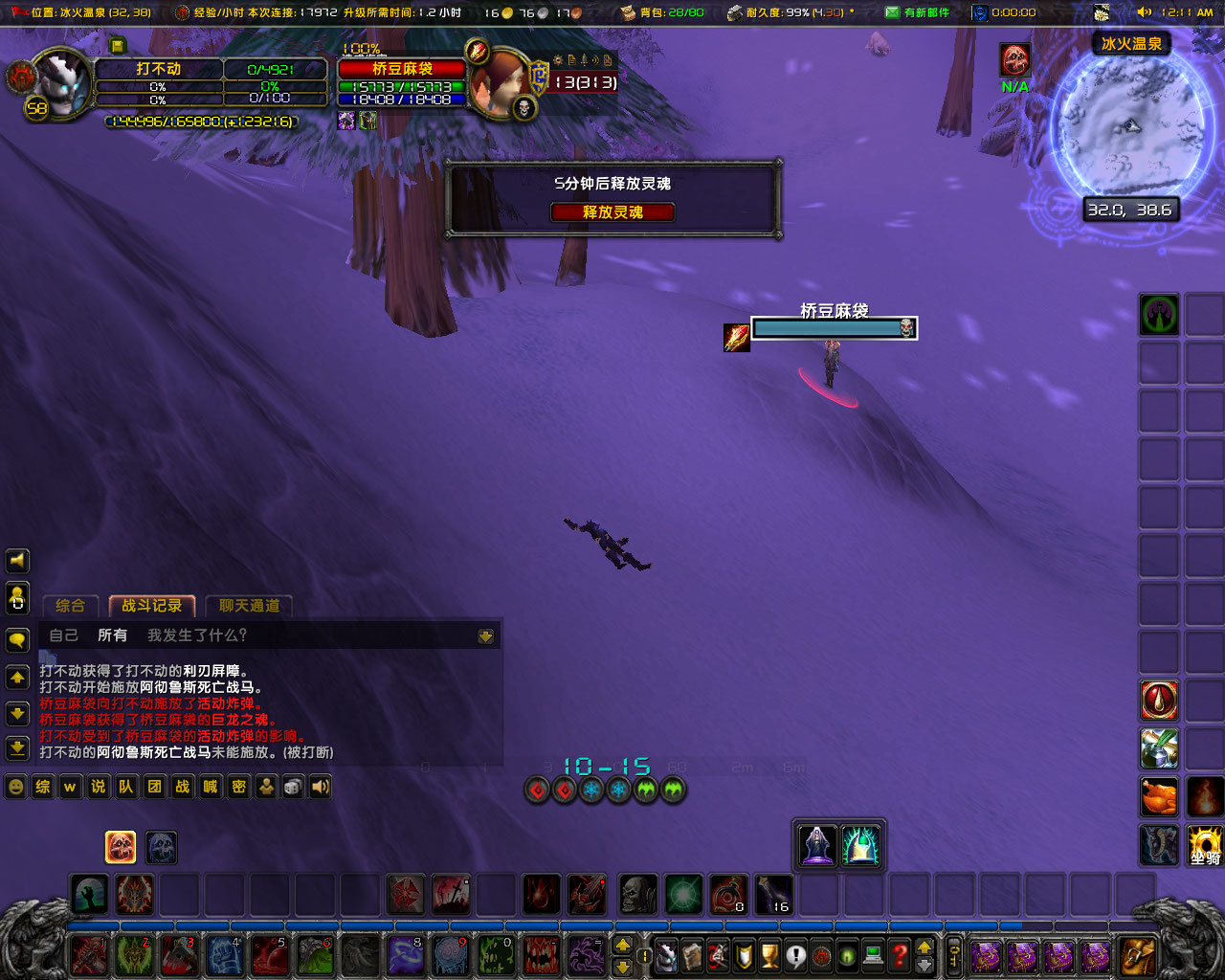Click the dice roll icon near chat
1225x980 pixels.
pyautogui.click(x=292, y=787)
